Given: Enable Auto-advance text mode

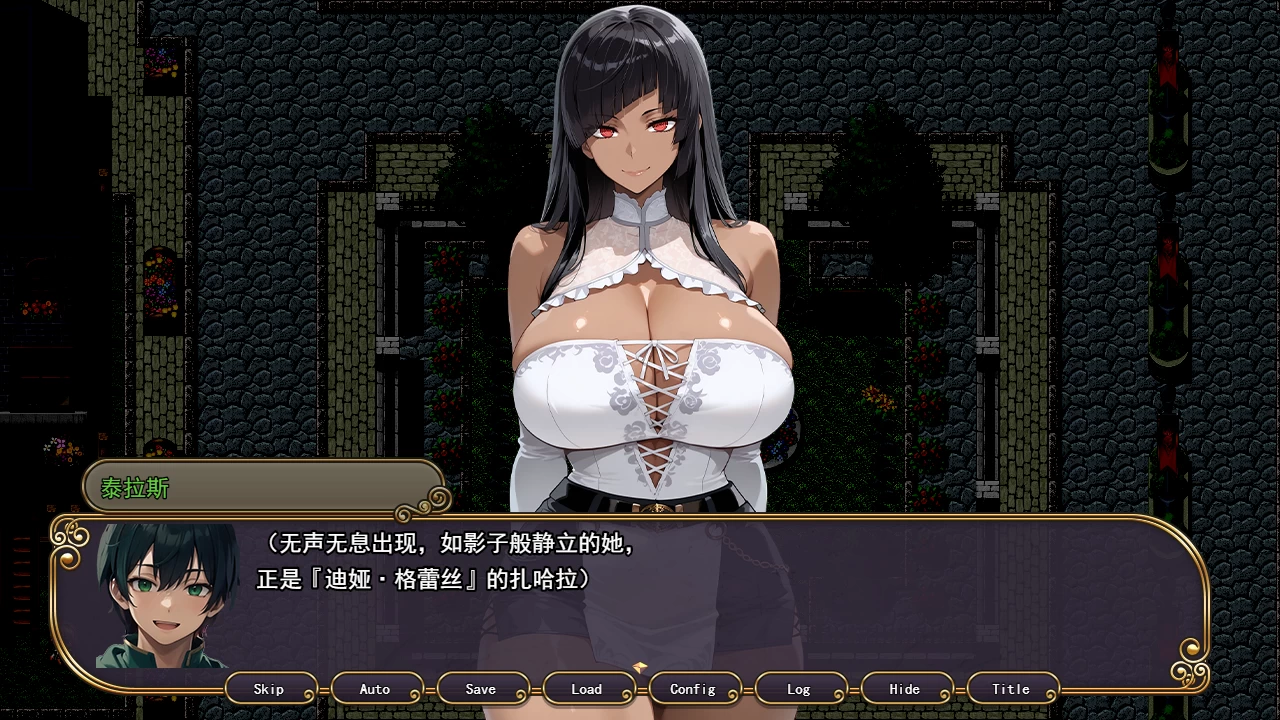Looking at the screenshot, I should (x=375, y=689).
